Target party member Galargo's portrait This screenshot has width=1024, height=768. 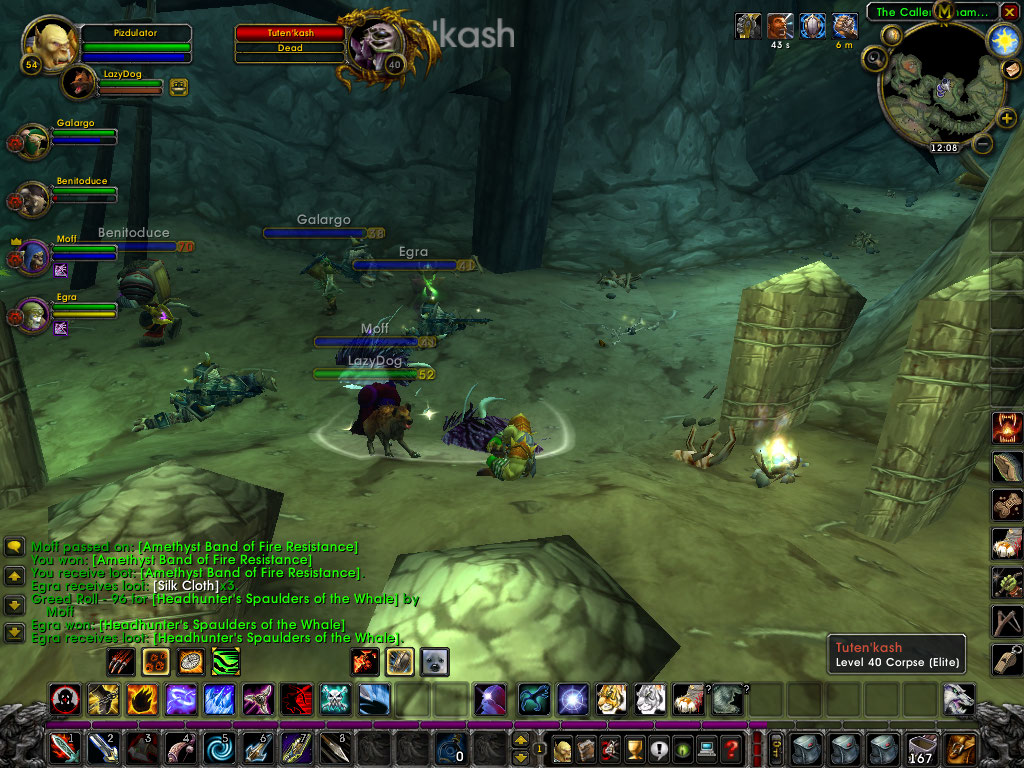click(34, 141)
